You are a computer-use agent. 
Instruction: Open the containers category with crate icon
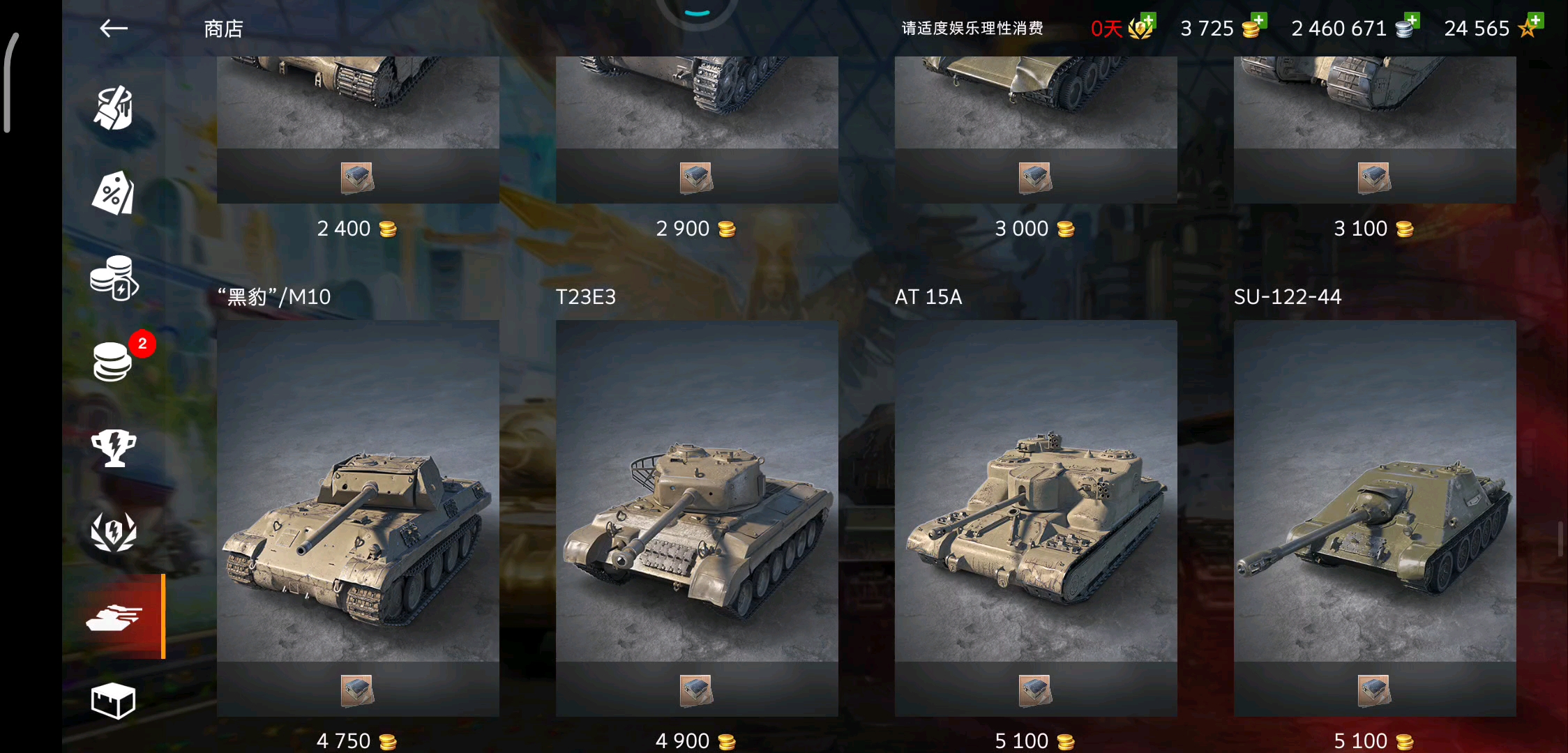(113, 701)
